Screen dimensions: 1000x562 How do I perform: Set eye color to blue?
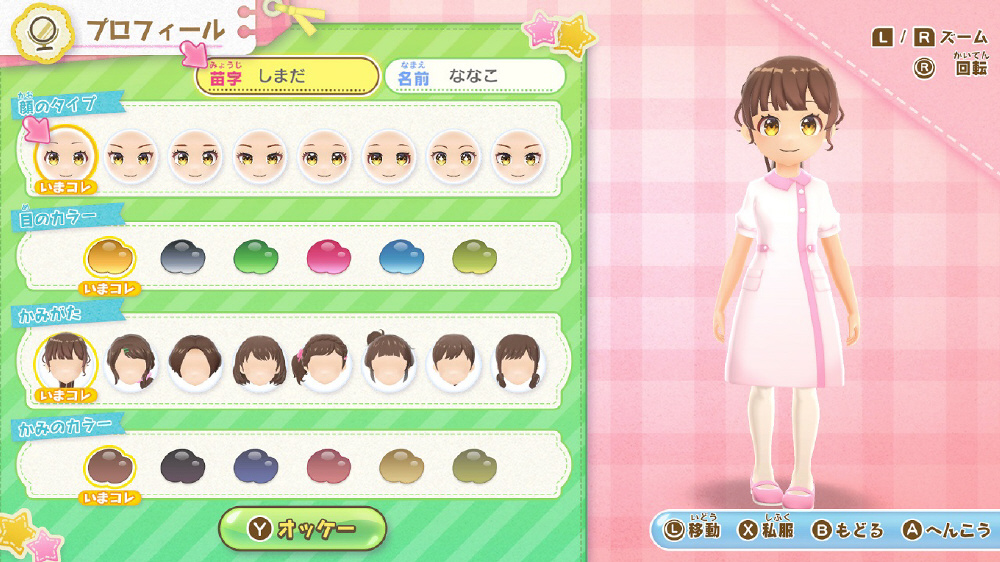[x=402, y=257]
